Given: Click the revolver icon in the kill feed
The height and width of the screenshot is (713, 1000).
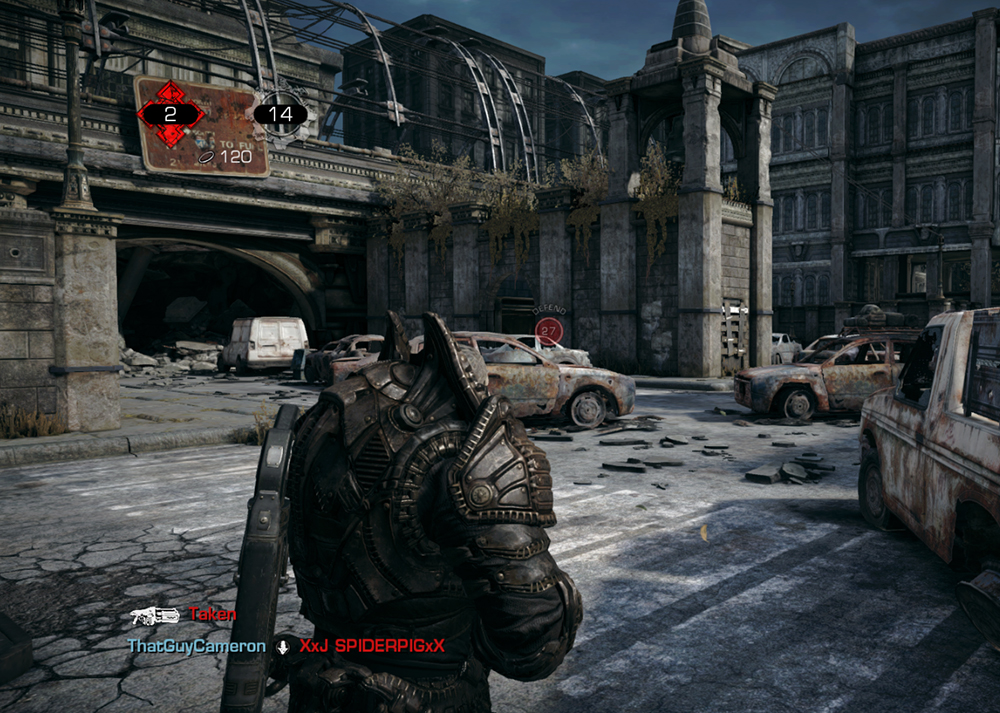Looking at the screenshot, I should (154, 615).
